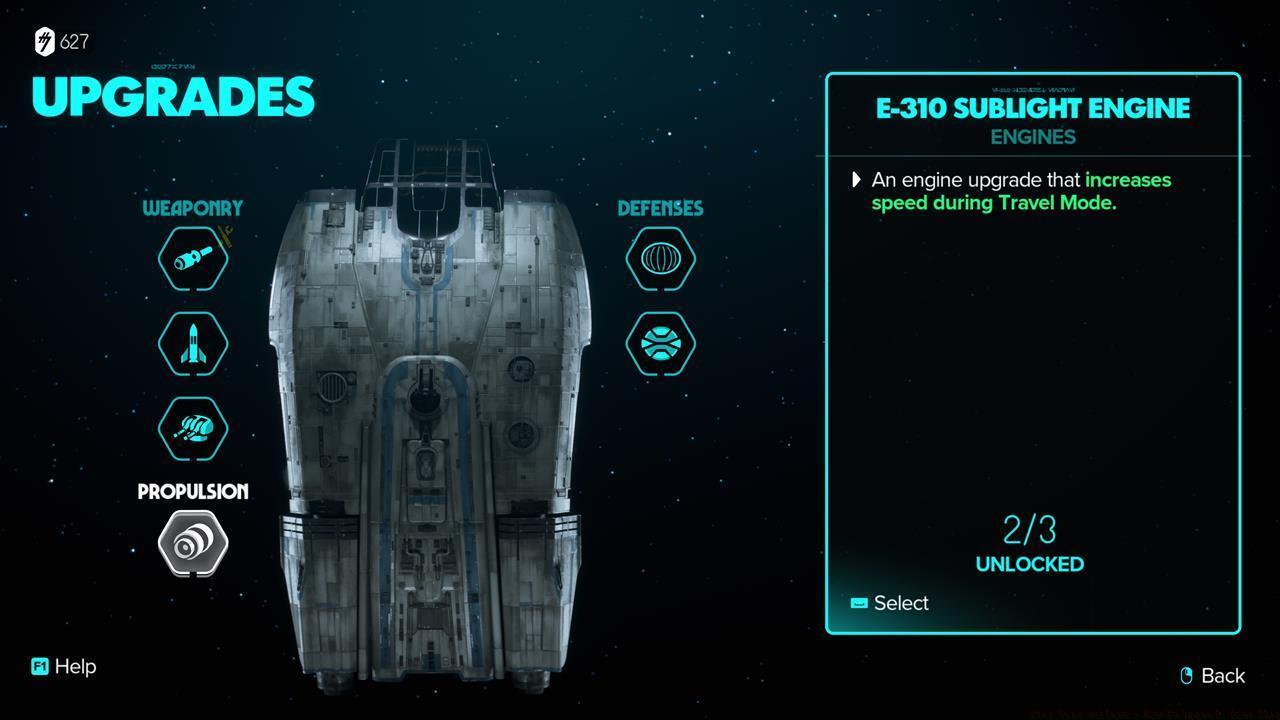Open the turret weaponry upgrade
The image size is (1280, 720).
pyautogui.click(x=193, y=428)
